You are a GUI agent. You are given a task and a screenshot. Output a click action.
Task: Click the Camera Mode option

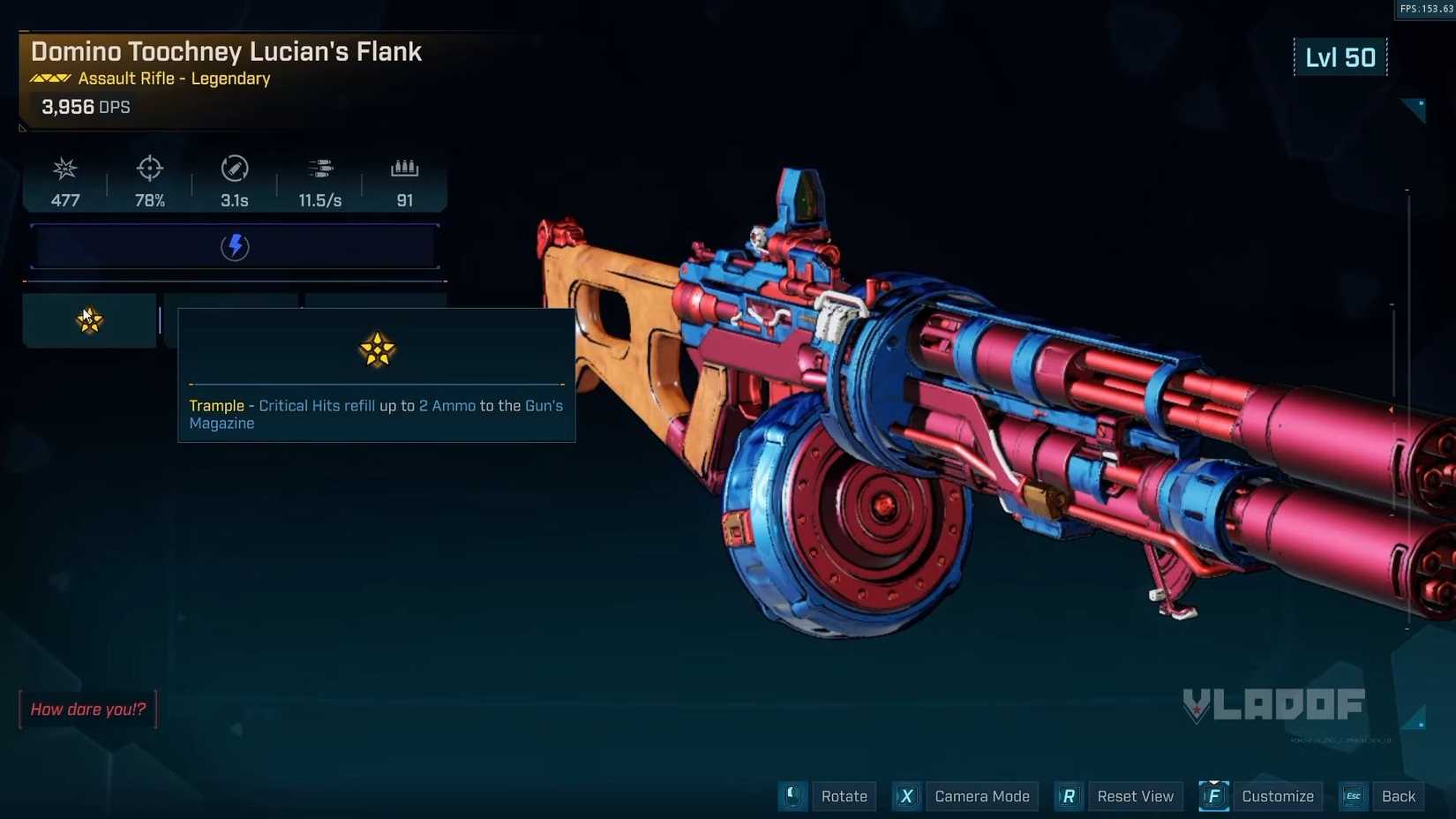981,795
